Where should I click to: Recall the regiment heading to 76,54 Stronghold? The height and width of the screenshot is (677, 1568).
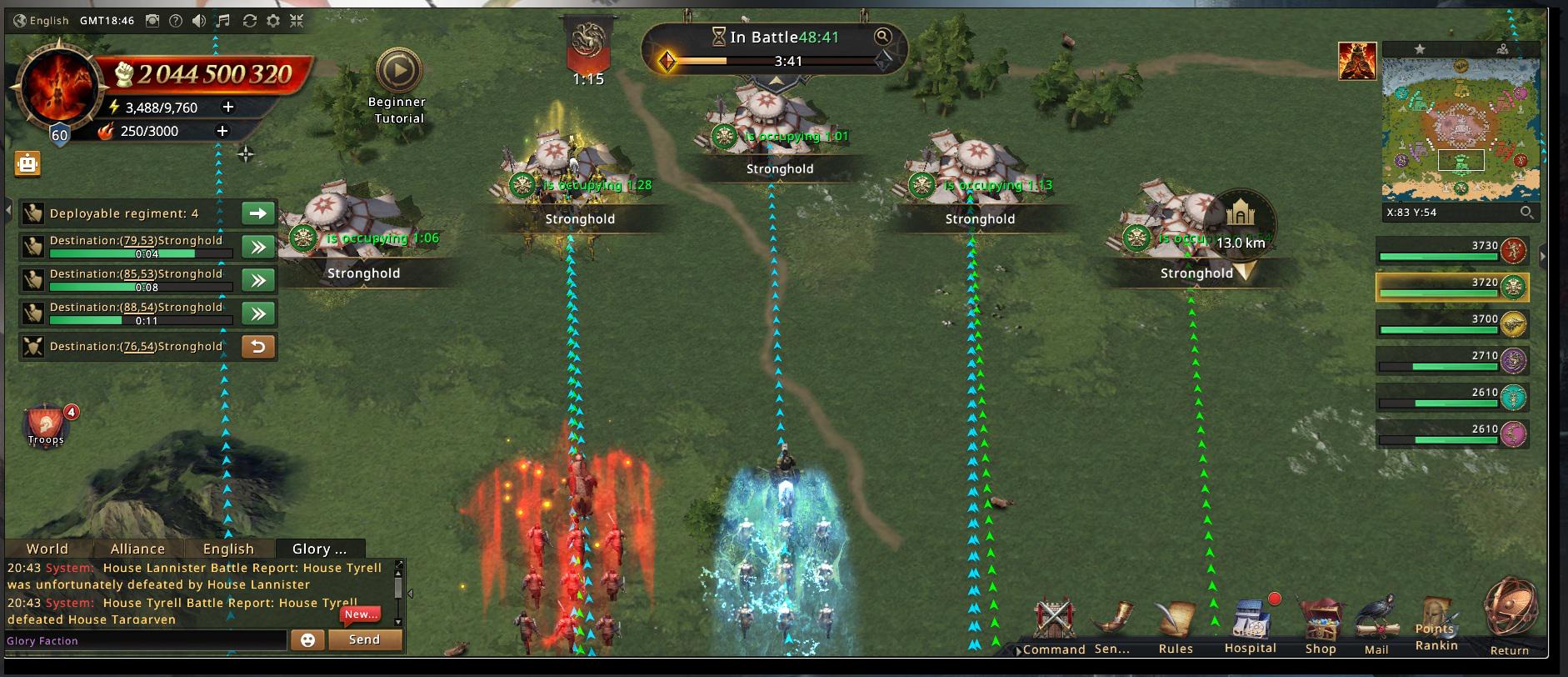click(x=258, y=347)
